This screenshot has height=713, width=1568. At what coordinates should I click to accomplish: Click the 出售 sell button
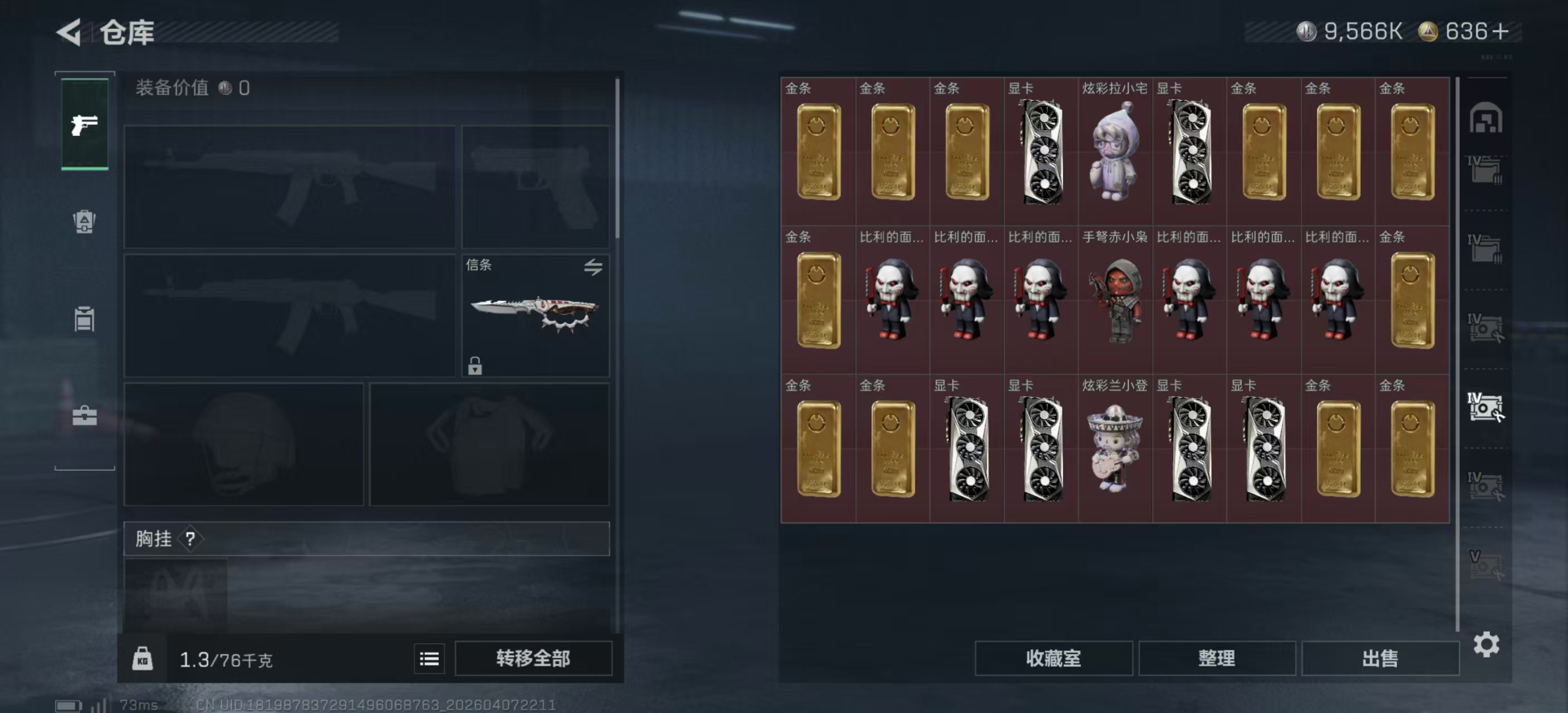[1380, 658]
